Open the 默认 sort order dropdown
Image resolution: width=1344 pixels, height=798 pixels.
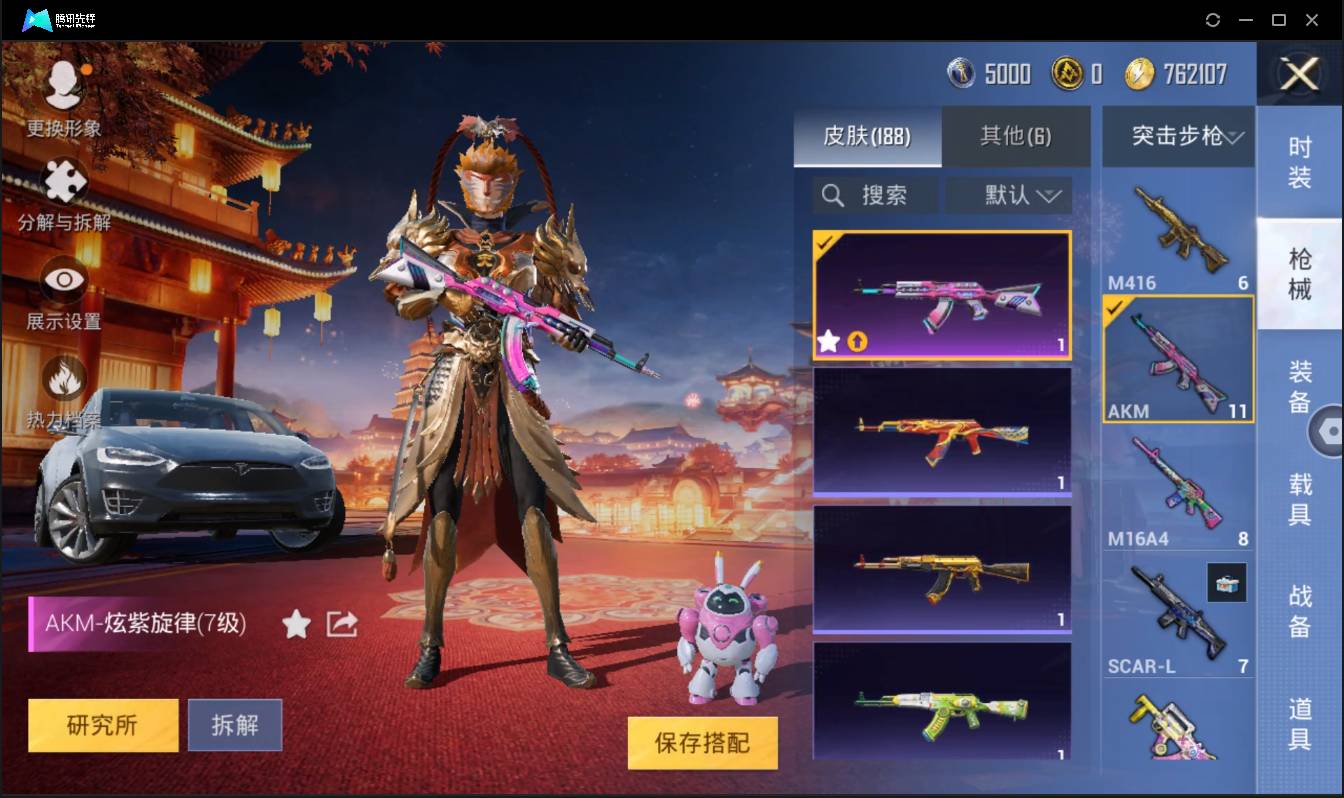point(1008,195)
